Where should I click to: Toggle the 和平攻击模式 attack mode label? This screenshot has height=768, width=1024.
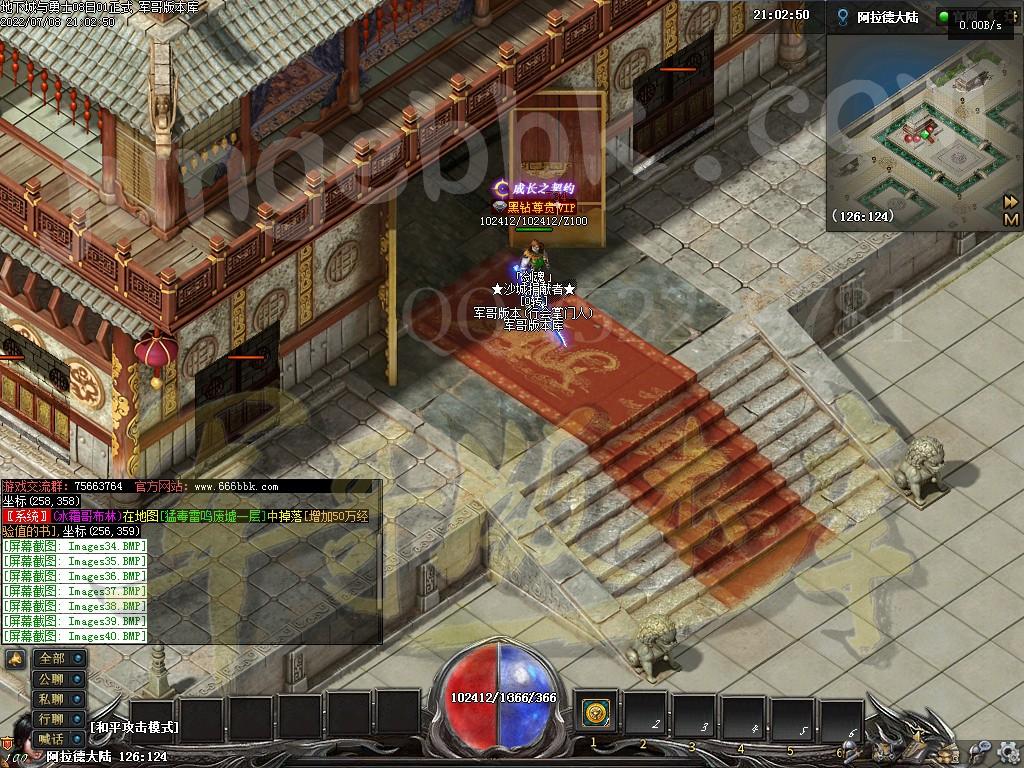point(134,727)
